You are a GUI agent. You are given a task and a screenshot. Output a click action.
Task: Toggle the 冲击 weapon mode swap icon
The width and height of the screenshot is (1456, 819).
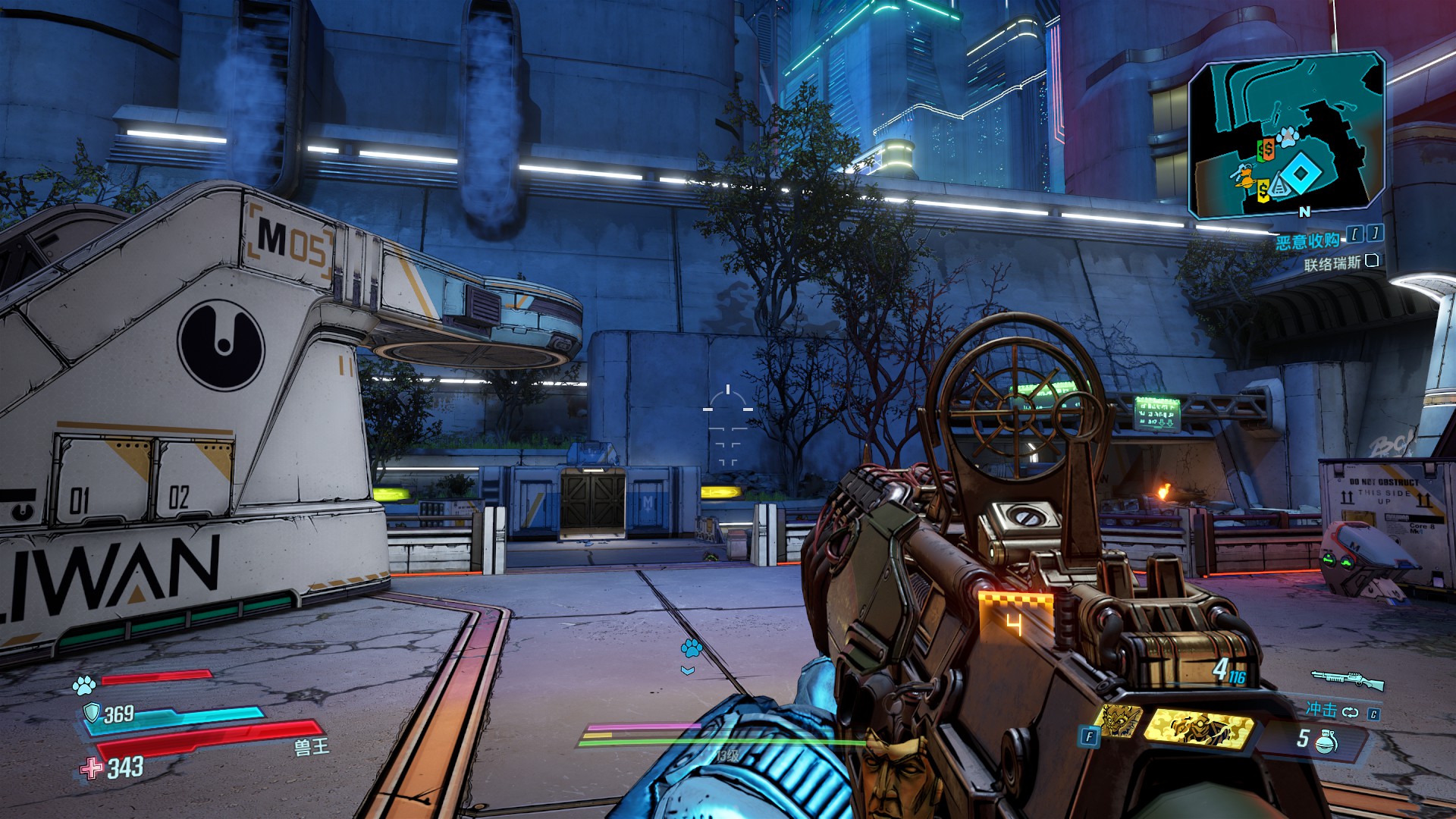coord(1351,712)
